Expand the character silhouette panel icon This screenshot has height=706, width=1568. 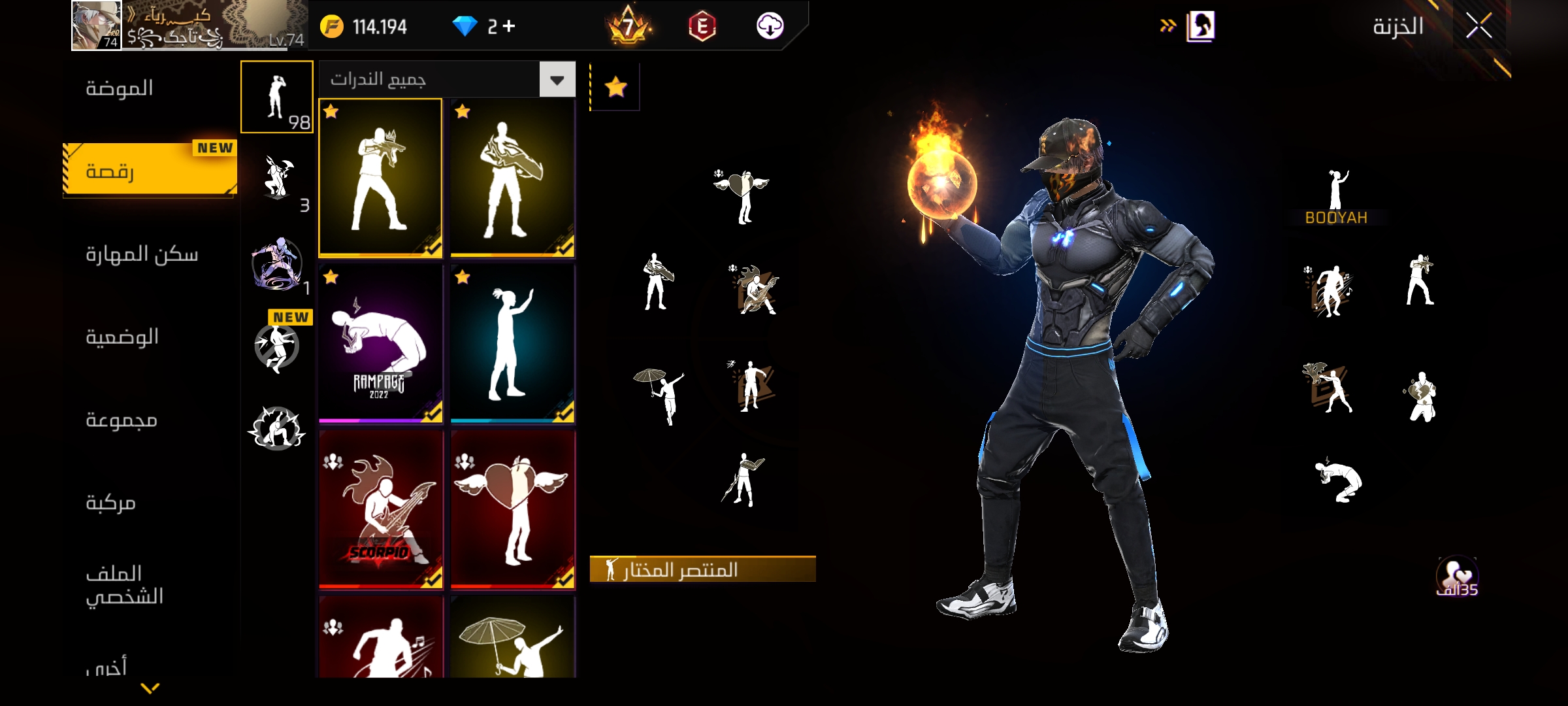1200,27
